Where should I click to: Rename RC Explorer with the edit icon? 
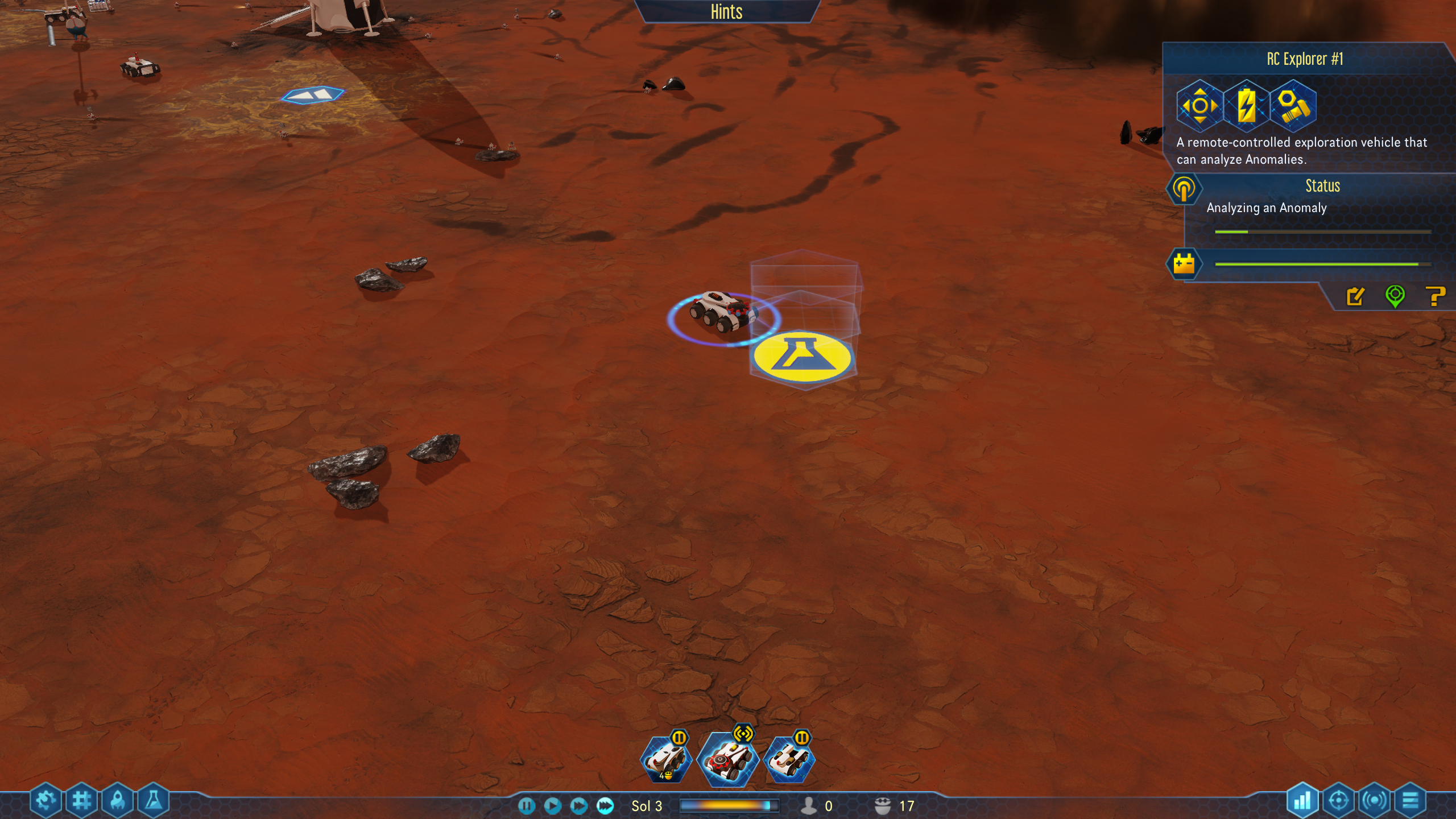click(x=1355, y=296)
